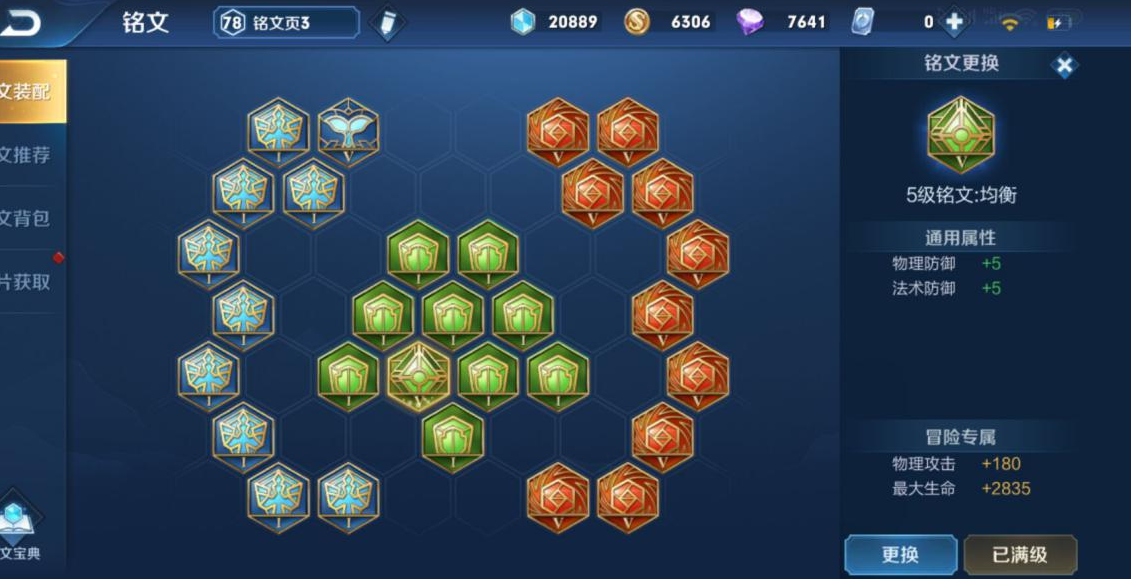This screenshot has width=1131, height=579.
Task: Go back using the return arrow
Action: click(x=22, y=22)
